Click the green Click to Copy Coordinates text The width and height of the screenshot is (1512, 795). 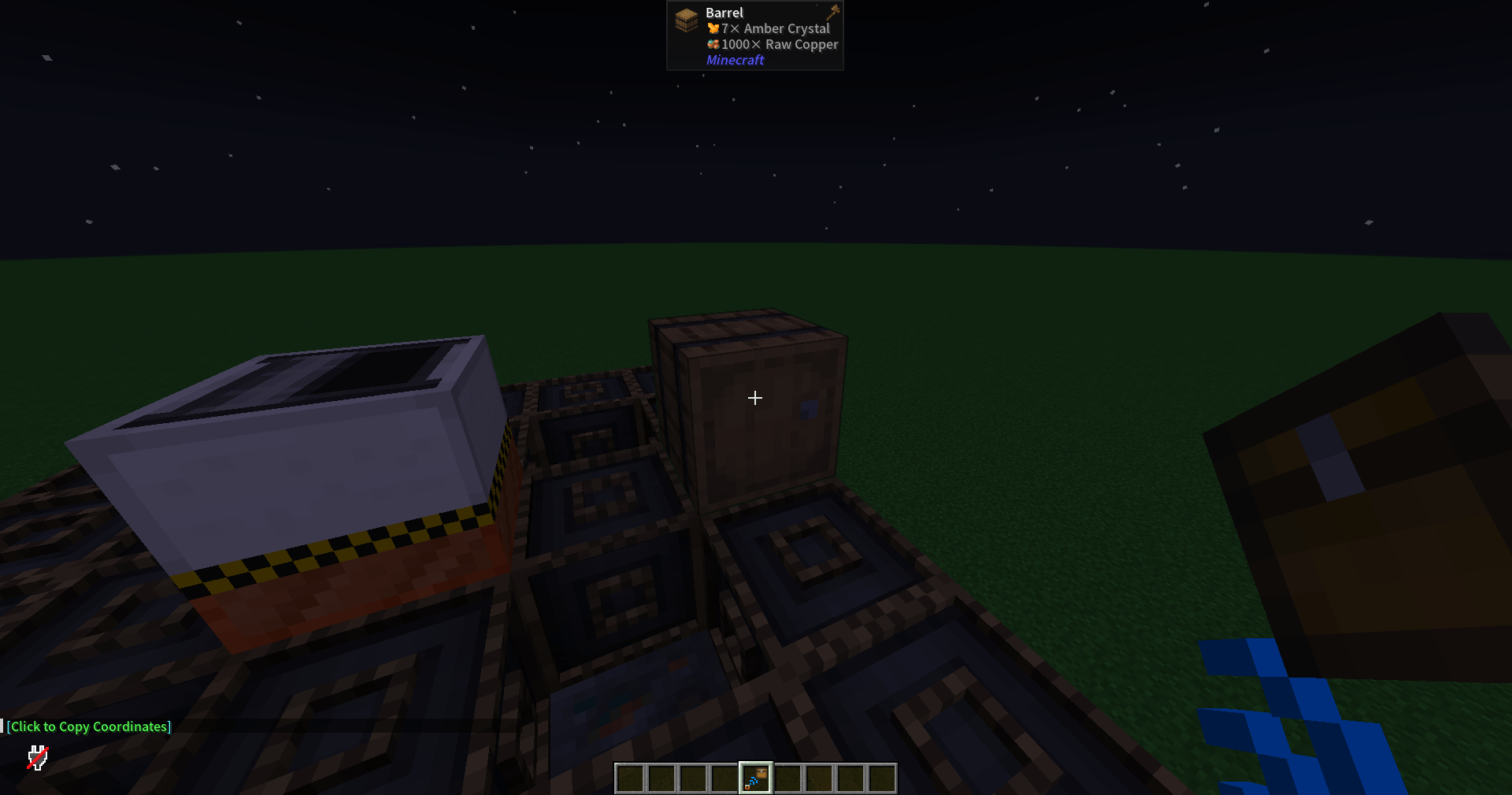click(x=89, y=726)
